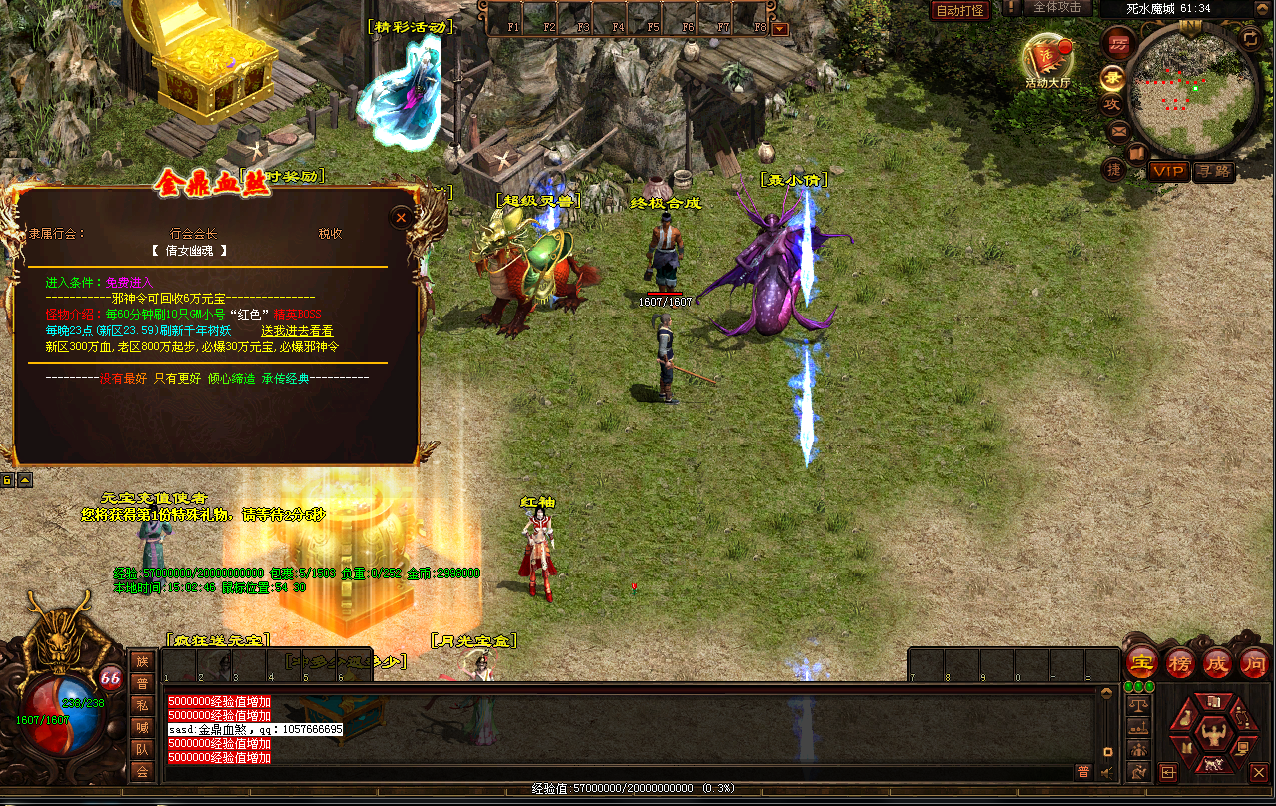Open the VIP panel
Viewport: 1276px width, 806px height.
point(1167,171)
